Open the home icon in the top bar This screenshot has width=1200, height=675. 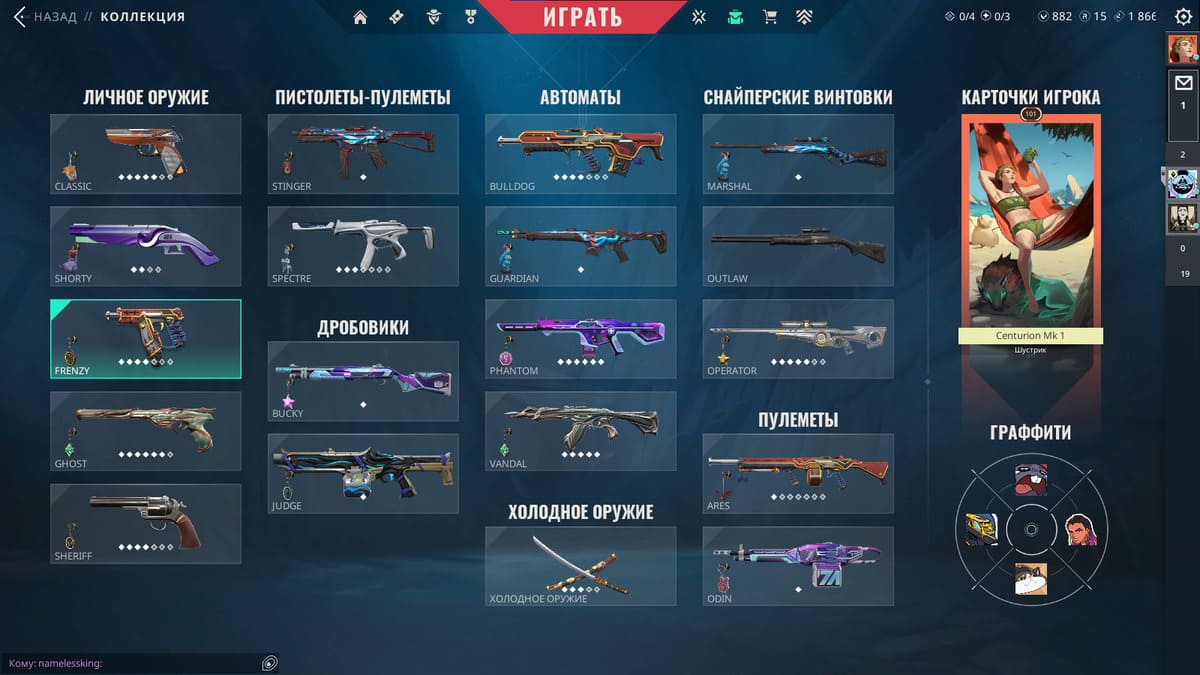[x=360, y=17]
